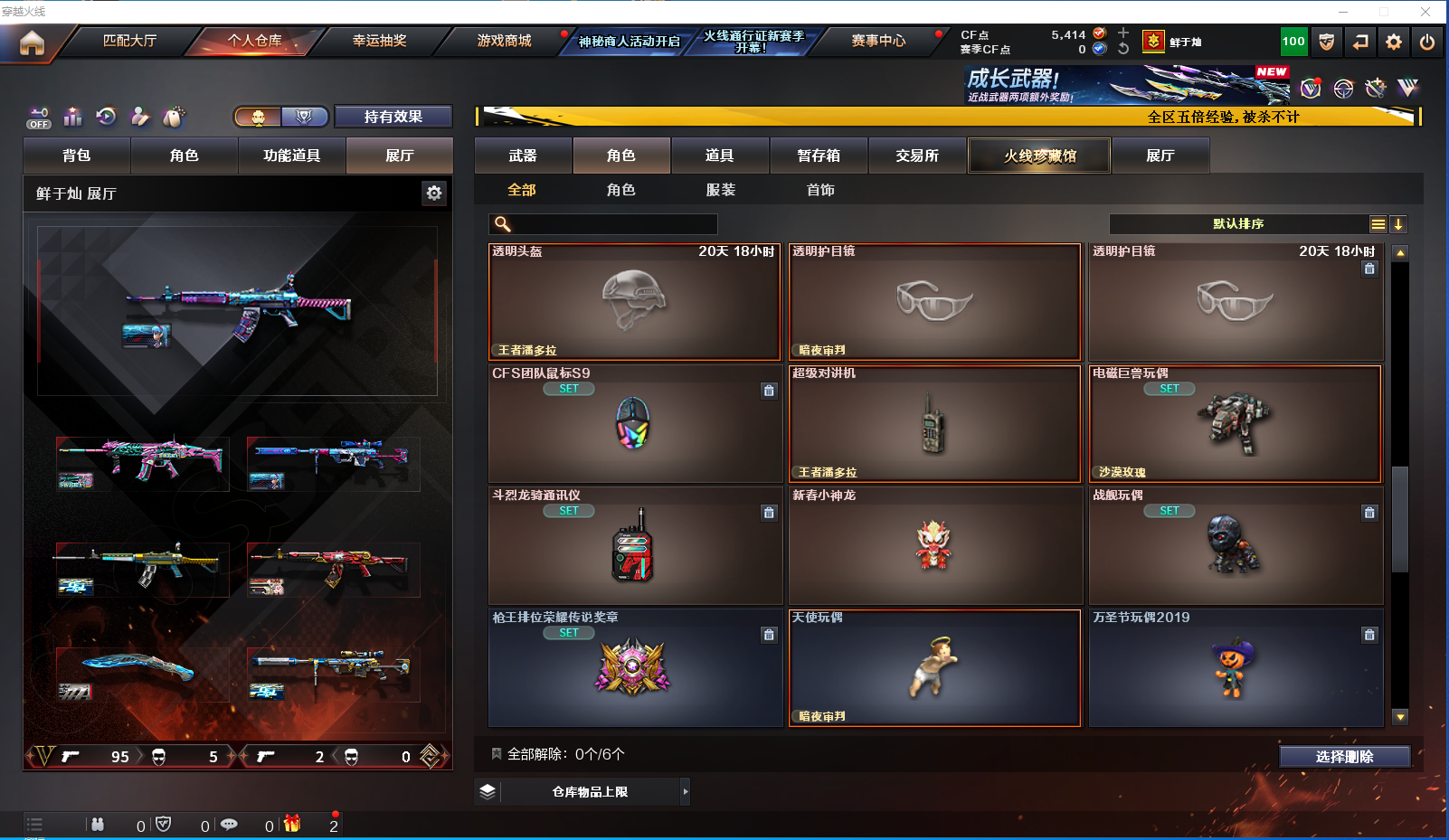Image resolution: width=1449 pixels, height=840 pixels.
Task: Open the 匹配大厅 lobby menu
Action: (129, 41)
